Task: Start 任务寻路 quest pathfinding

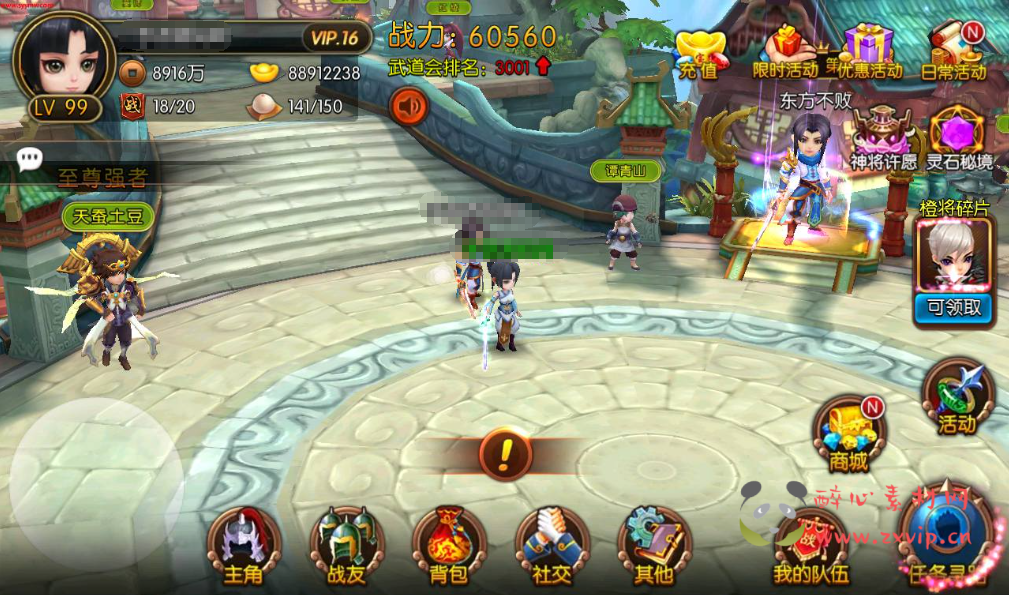Action: point(946,541)
